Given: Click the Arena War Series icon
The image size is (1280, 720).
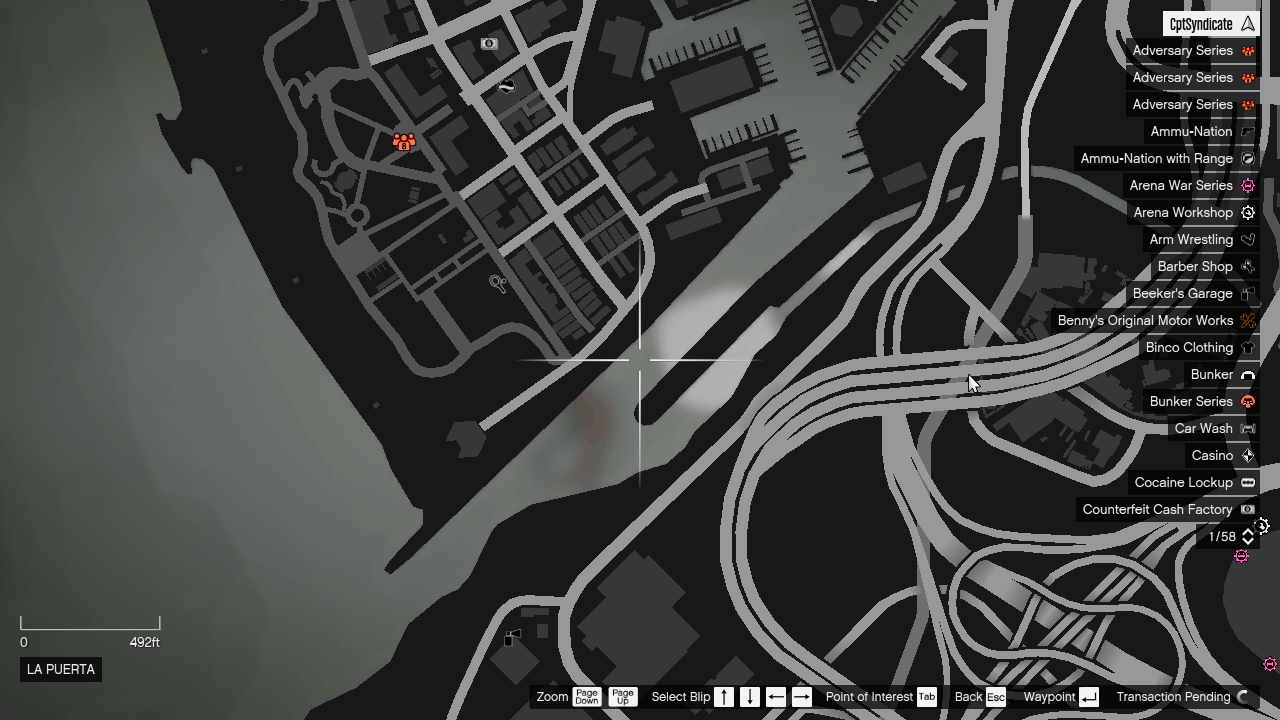Looking at the screenshot, I should [1247, 185].
